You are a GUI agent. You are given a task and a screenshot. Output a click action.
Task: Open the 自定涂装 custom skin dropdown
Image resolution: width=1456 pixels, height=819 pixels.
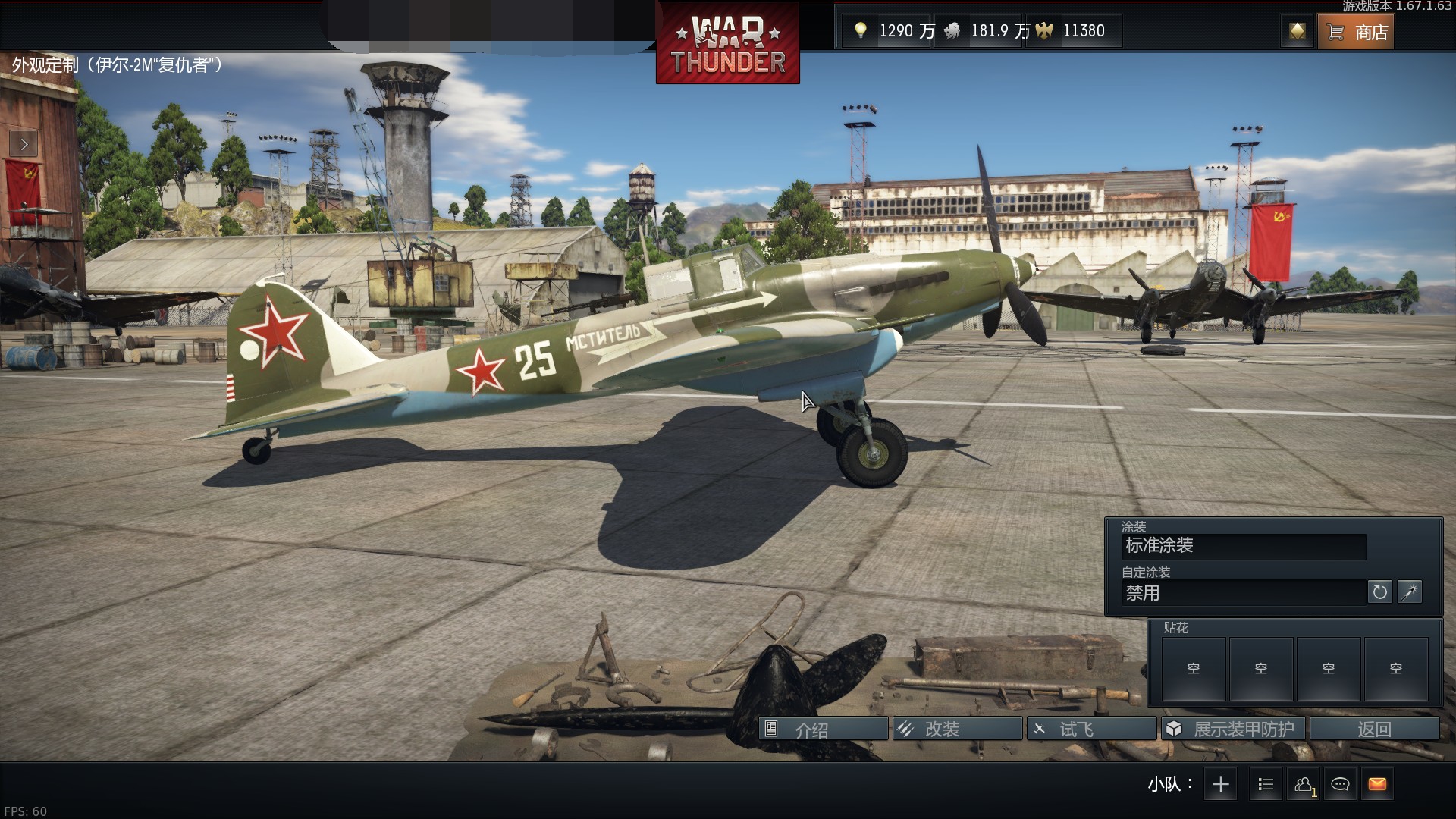tap(1244, 593)
